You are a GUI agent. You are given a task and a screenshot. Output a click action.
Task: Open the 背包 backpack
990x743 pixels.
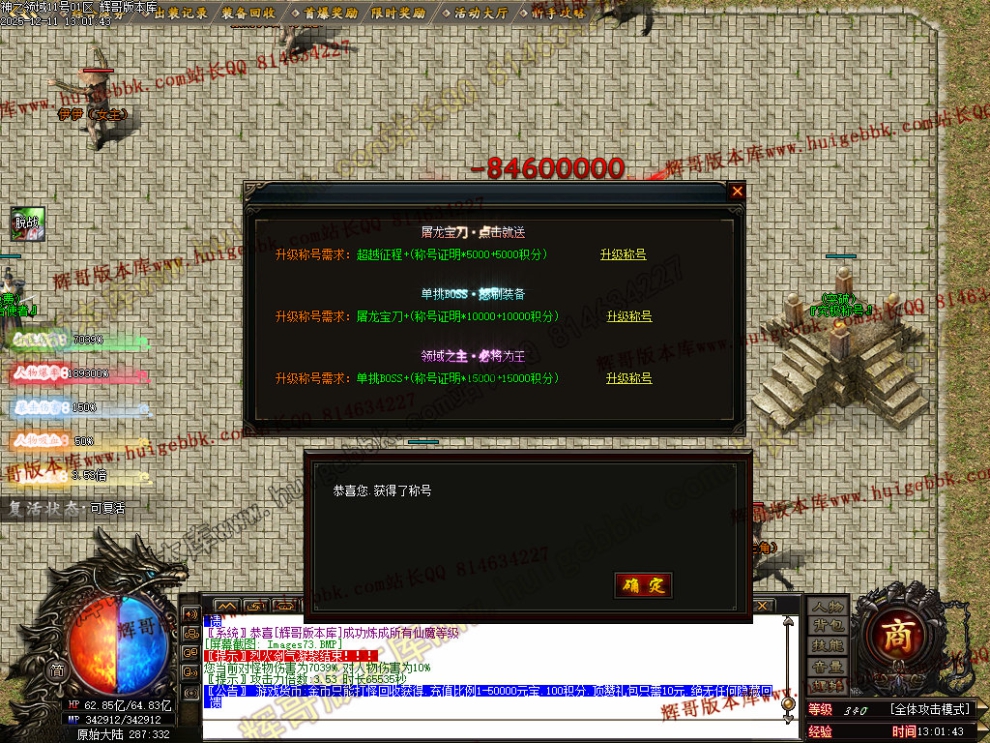pyautogui.click(x=828, y=627)
